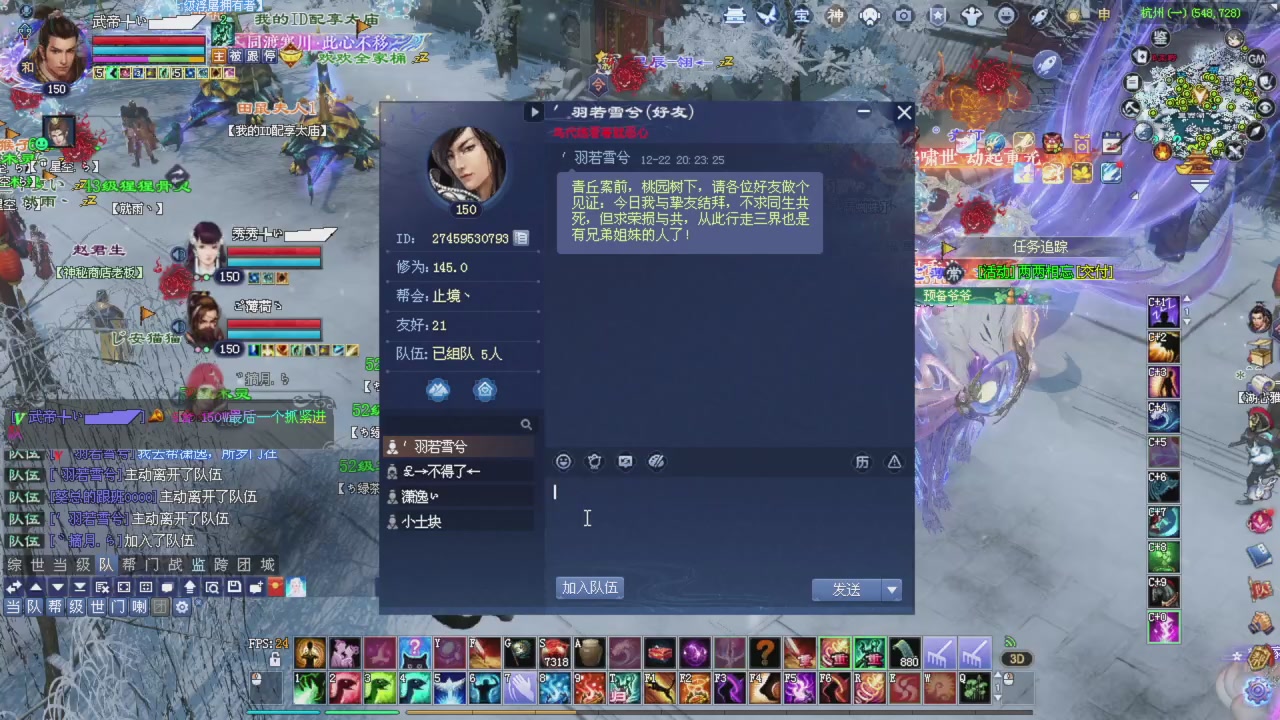Image resolution: width=1280 pixels, height=720 pixels.
Task: Open chat settings with the gear icon
Action: click(x=182, y=607)
